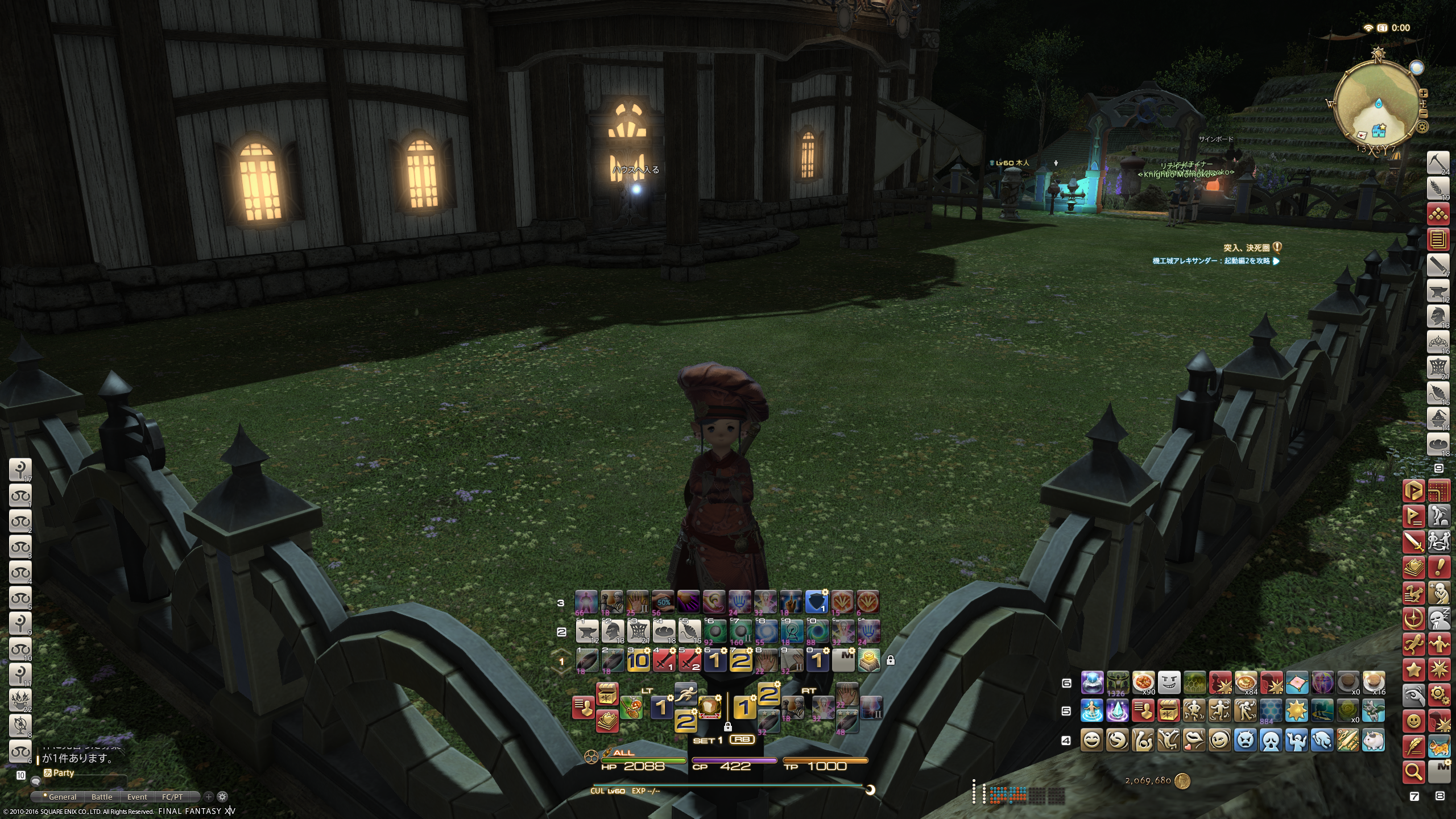Use the angry blue face emote
The image size is (1456, 819).
coord(1245,740)
